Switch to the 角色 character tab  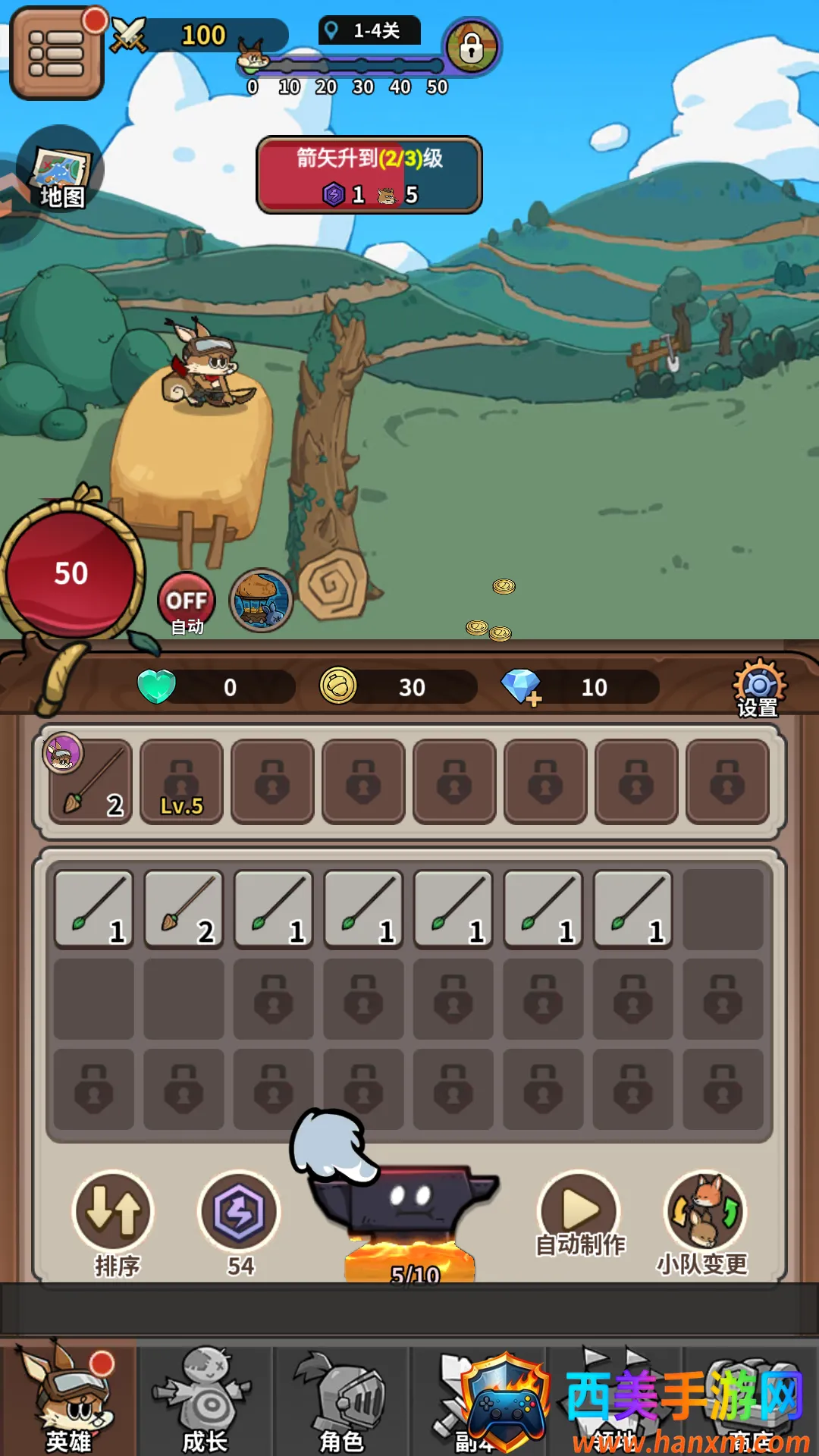point(341,1399)
